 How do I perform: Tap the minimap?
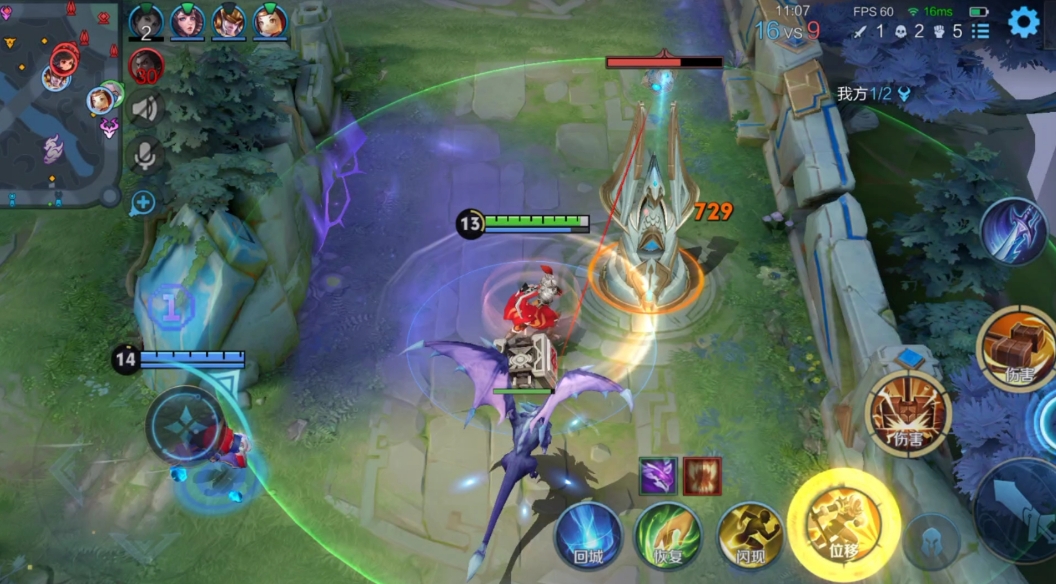click(60, 104)
